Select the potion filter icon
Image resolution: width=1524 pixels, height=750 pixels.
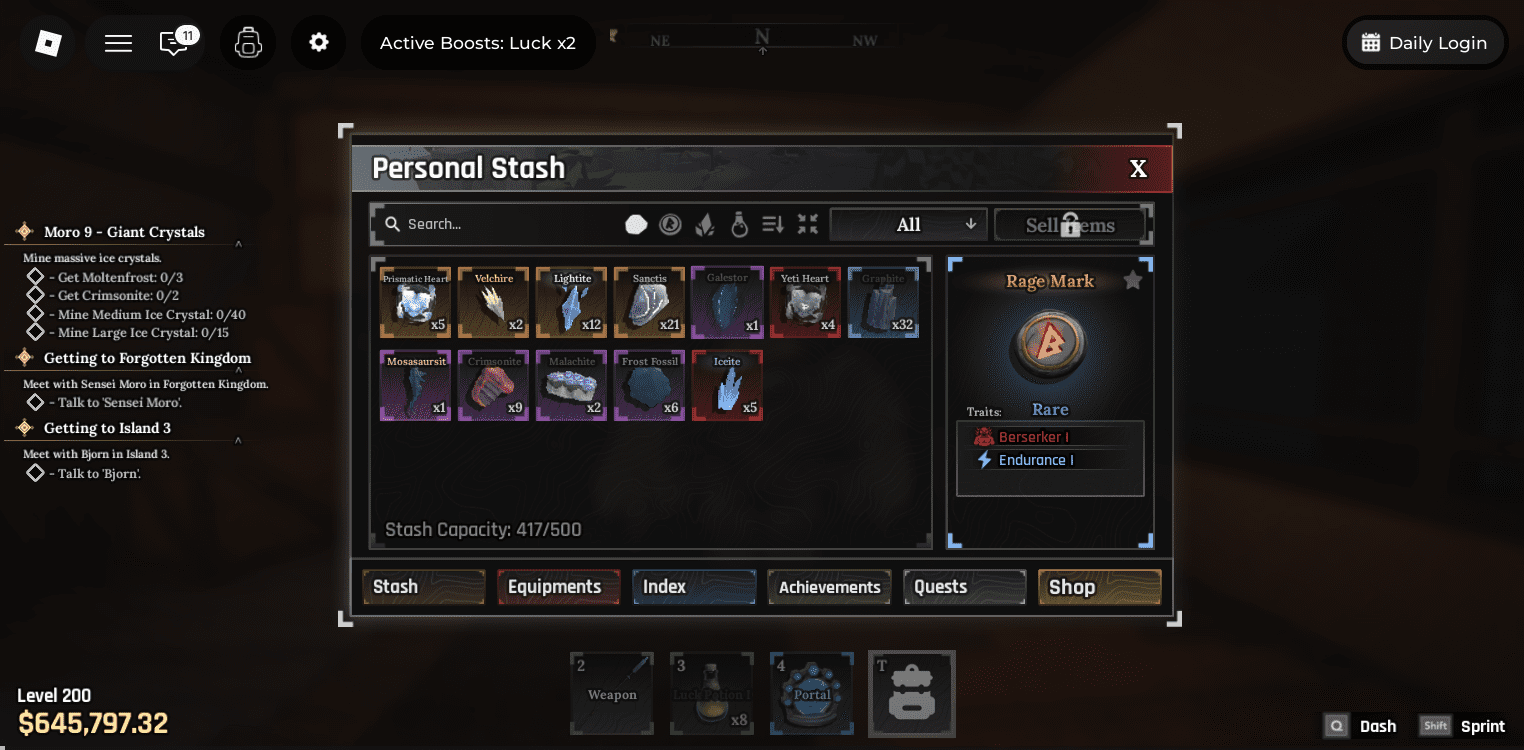[738, 223]
